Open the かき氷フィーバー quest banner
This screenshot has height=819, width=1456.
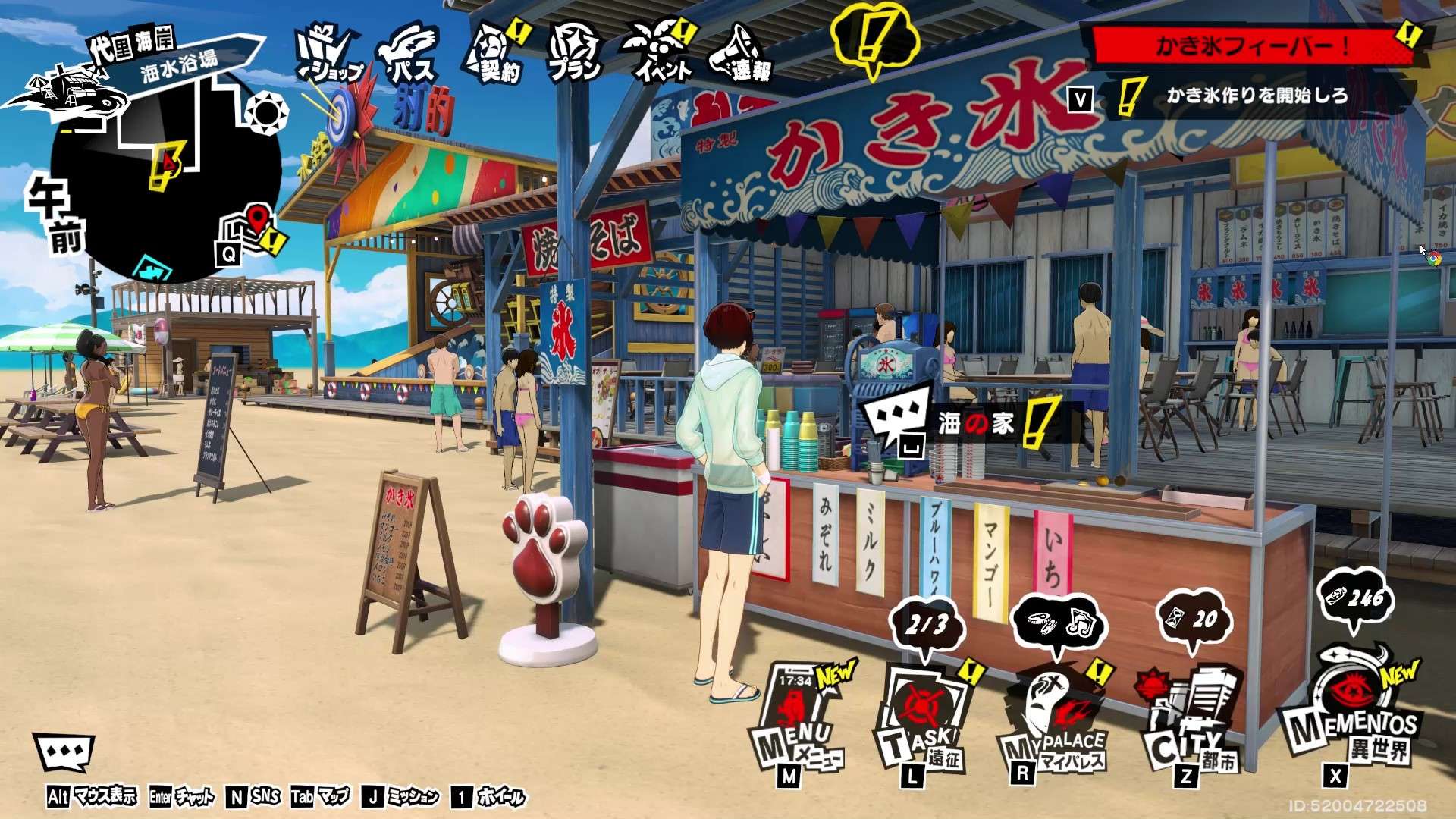[1250, 47]
